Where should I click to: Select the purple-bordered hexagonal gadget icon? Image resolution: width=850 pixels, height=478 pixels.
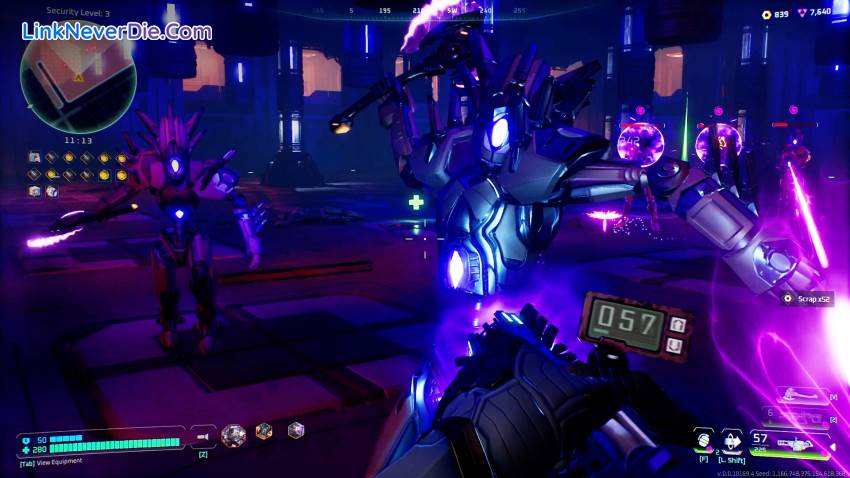click(295, 431)
